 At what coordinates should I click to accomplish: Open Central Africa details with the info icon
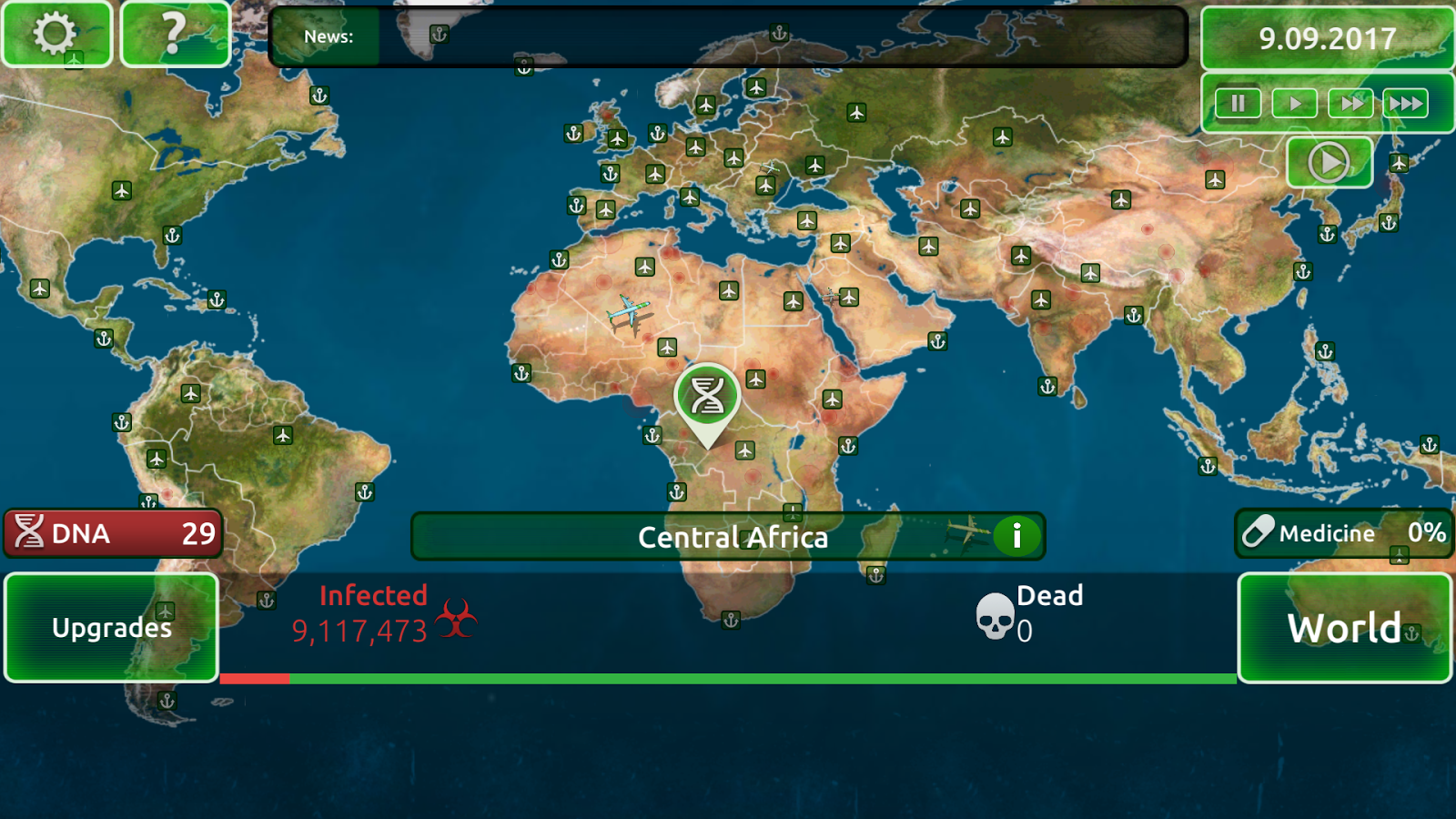pos(1016,536)
